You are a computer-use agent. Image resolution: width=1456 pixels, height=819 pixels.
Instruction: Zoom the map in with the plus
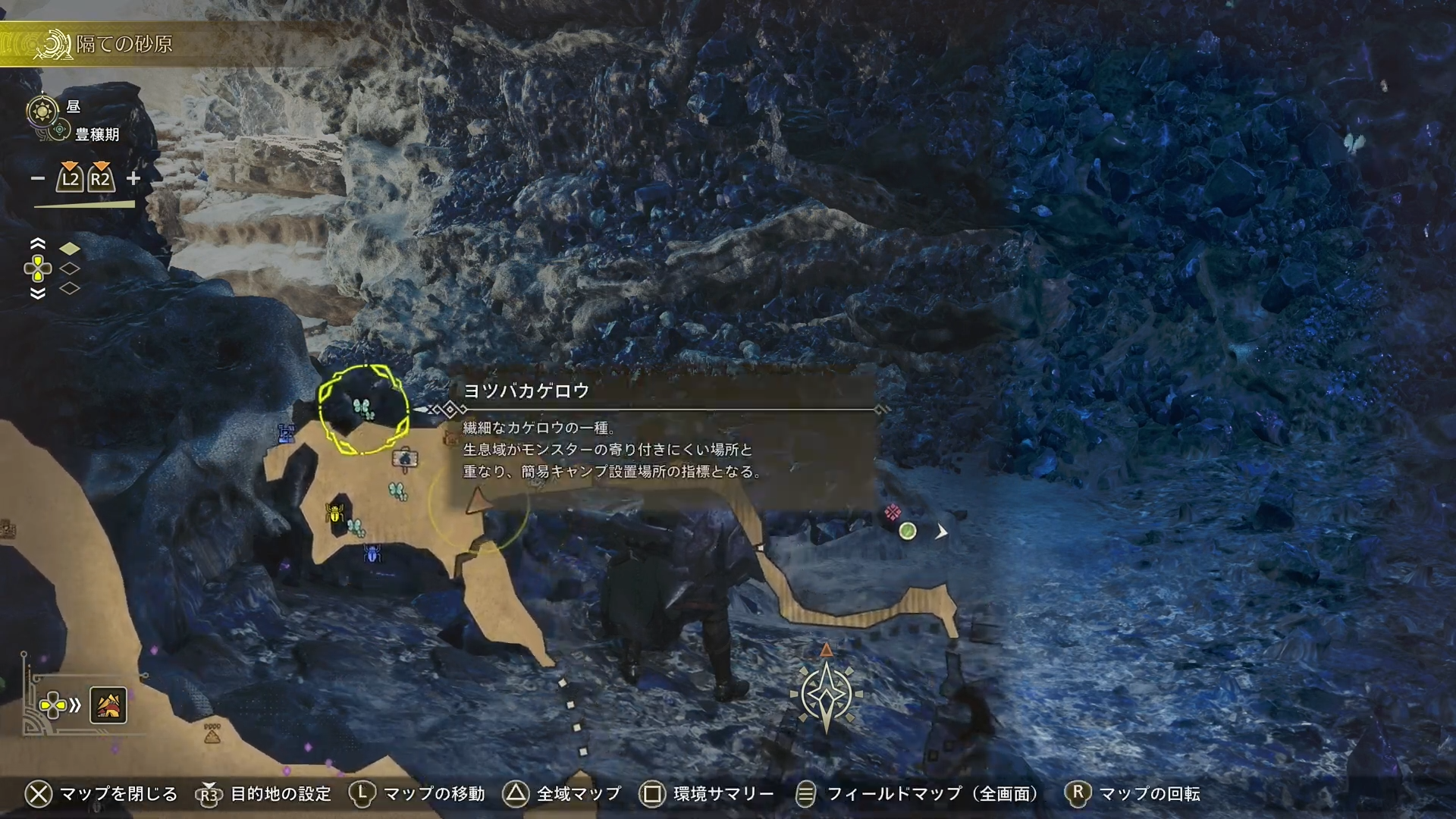tap(133, 178)
